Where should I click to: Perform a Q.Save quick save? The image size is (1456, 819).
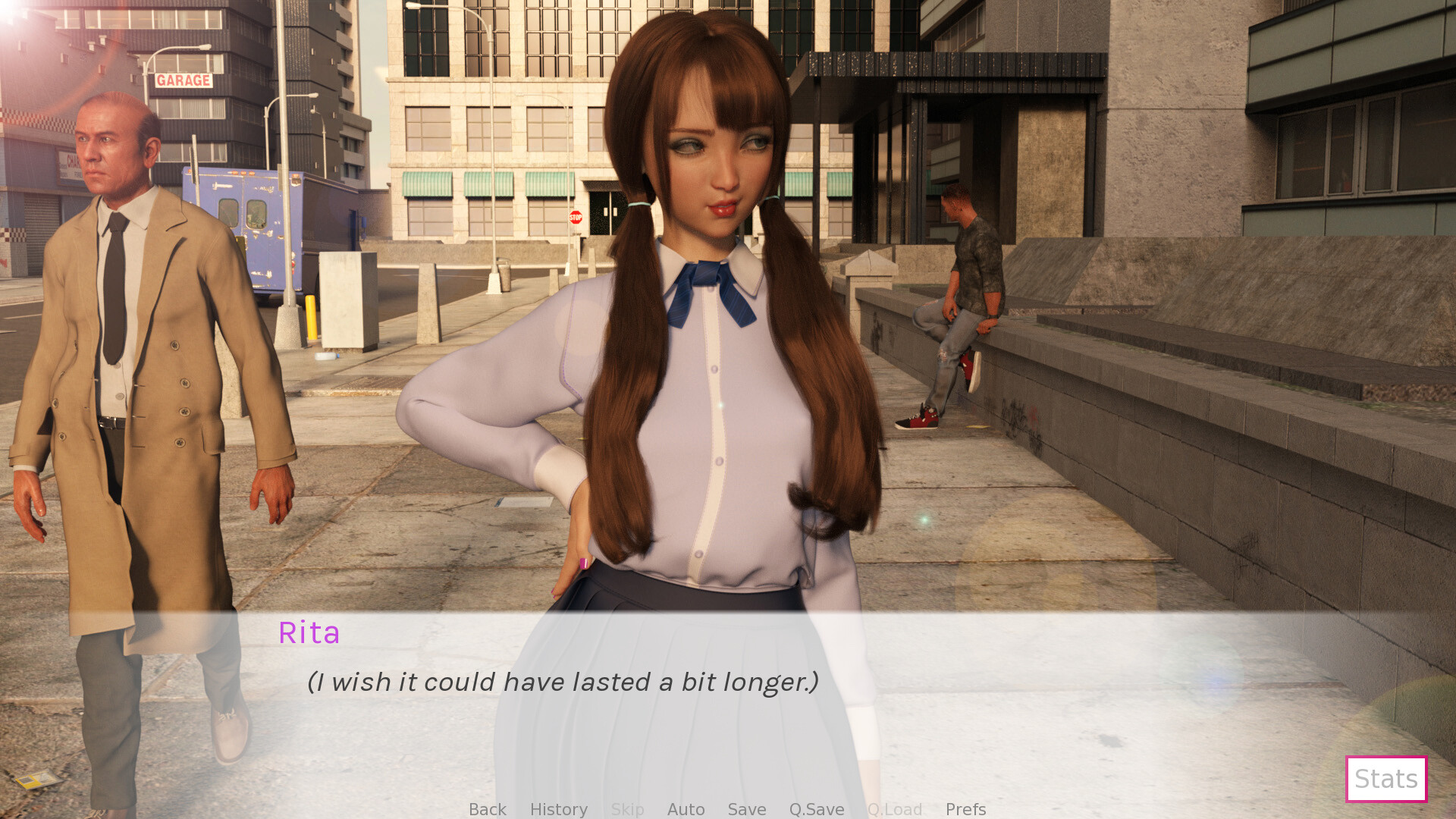coord(815,809)
